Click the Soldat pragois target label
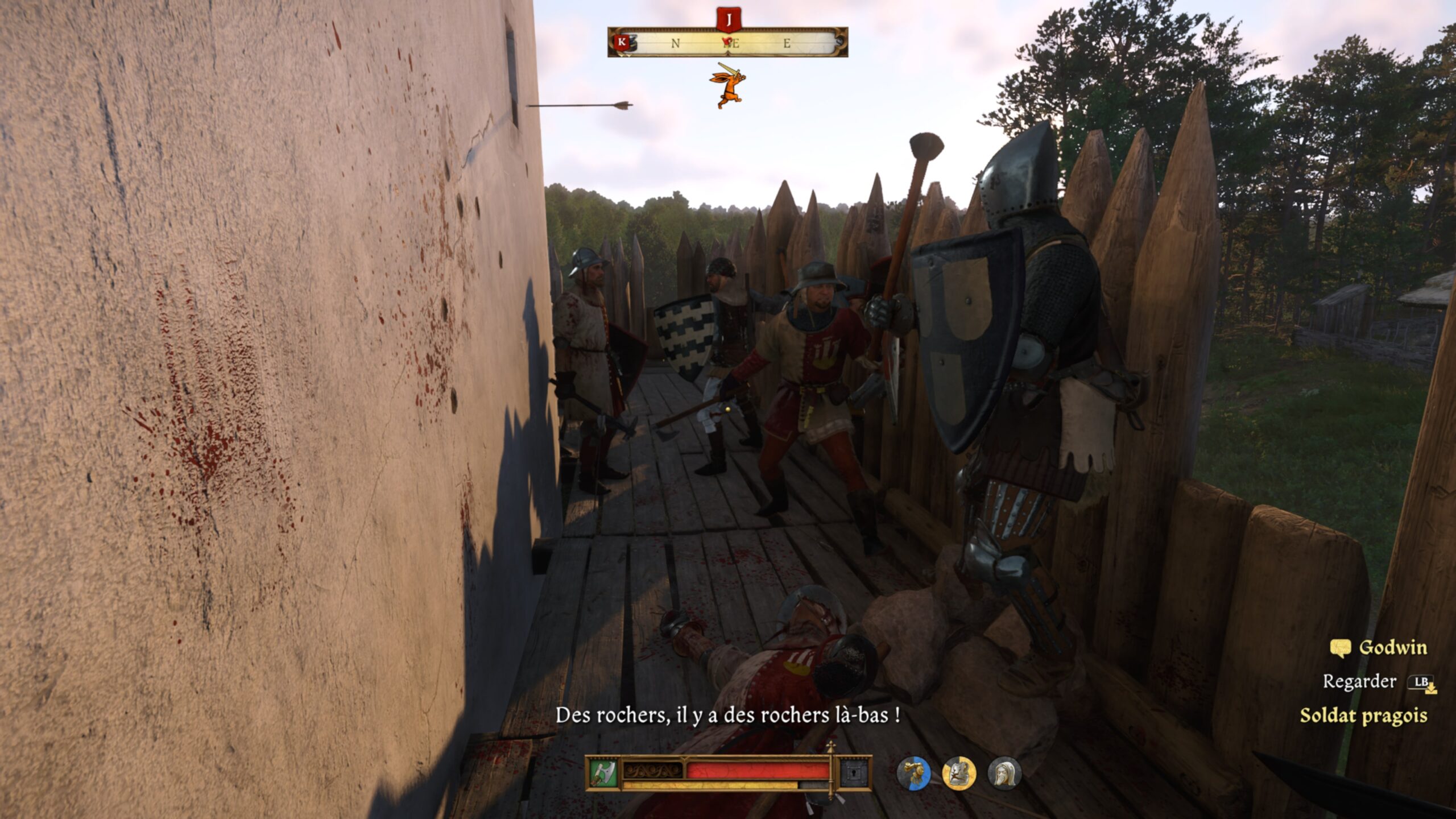 [1363, 715]
